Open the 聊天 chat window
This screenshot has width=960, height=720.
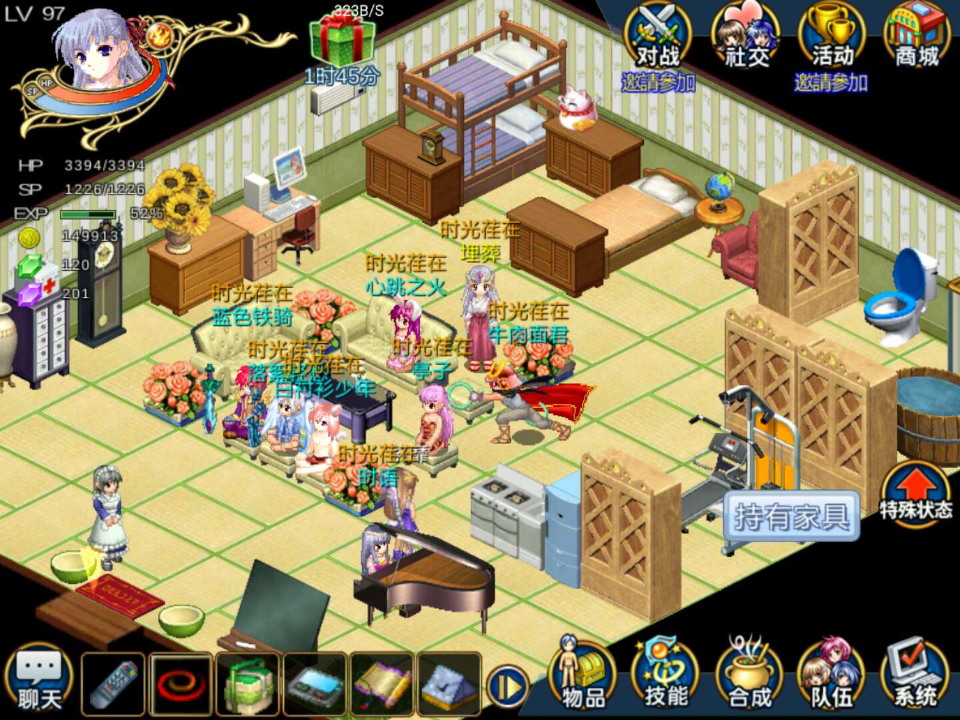click(x=39, y=681)
